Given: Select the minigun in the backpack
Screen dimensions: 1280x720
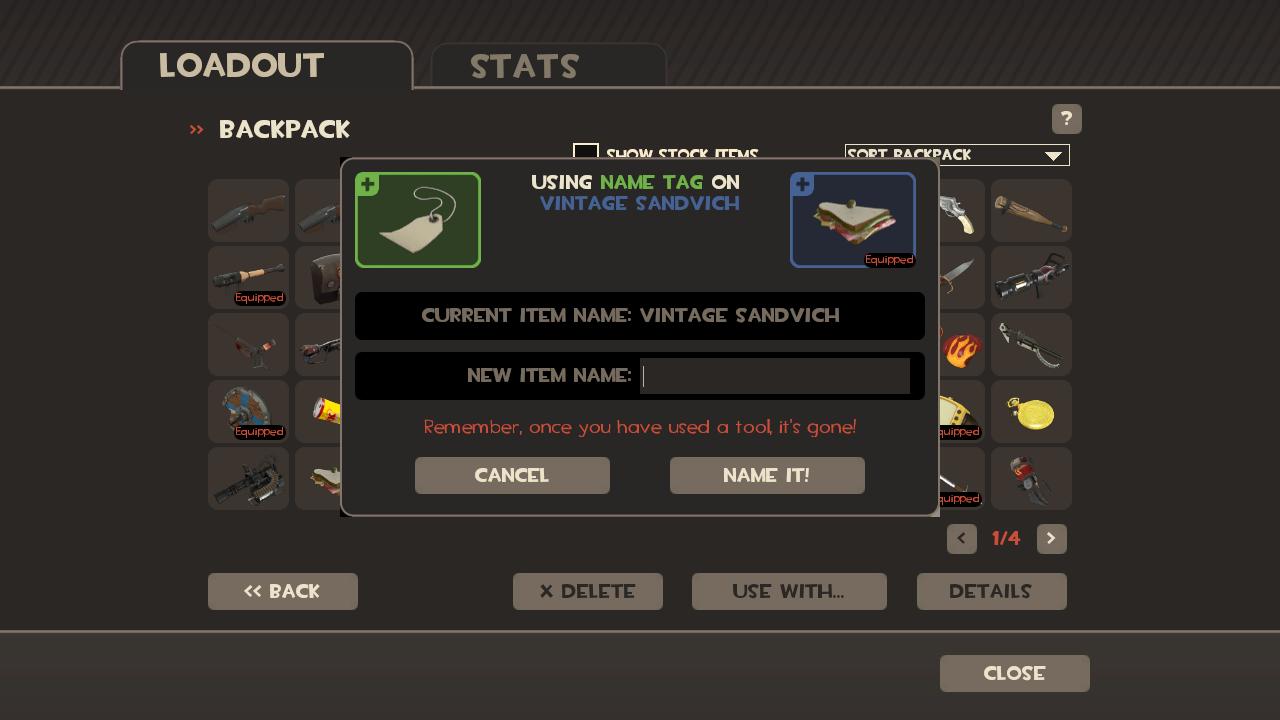Looking at the screenshot, I should click(248, 479).
